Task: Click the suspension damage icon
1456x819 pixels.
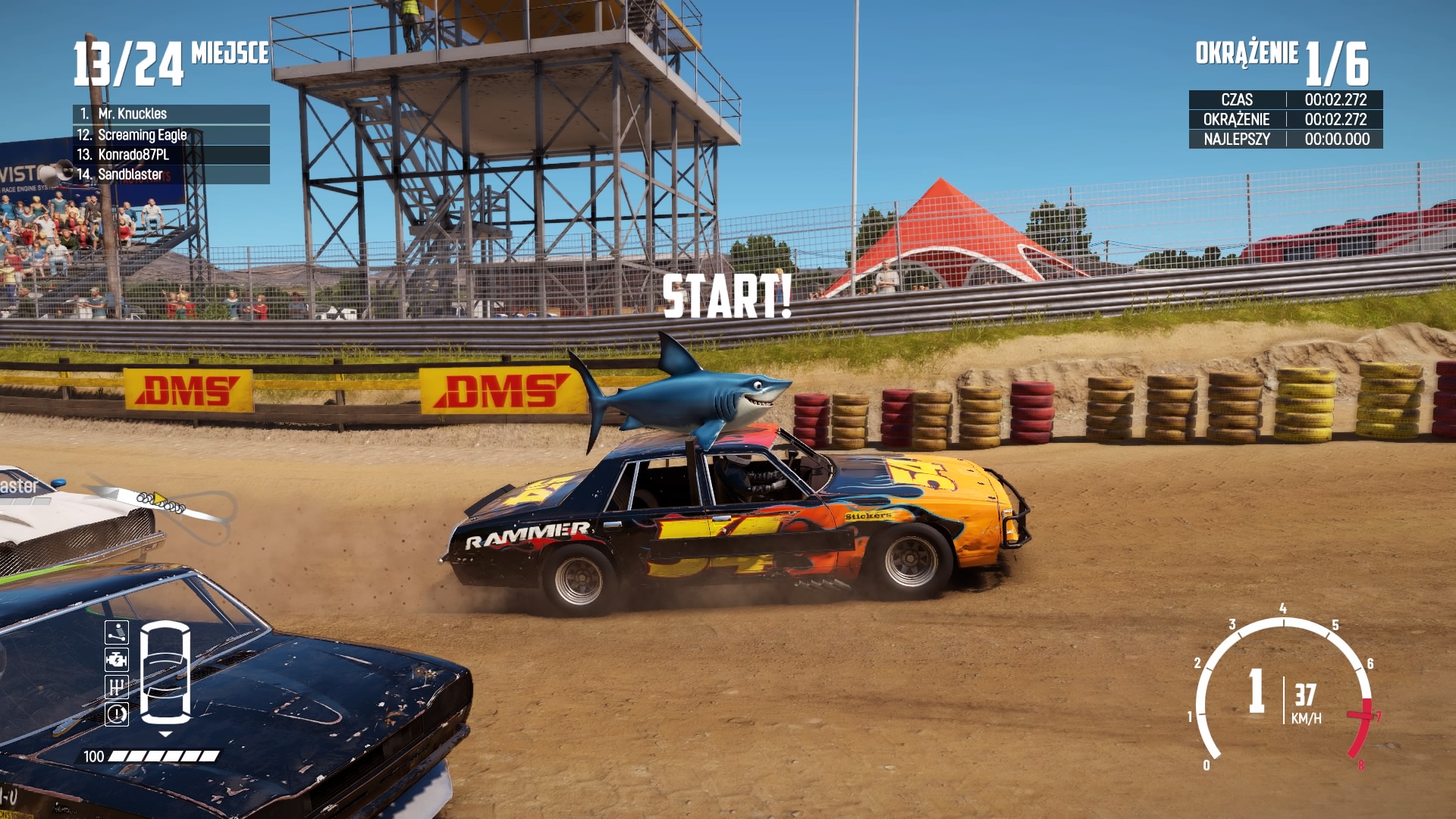Action: (117, 632)
